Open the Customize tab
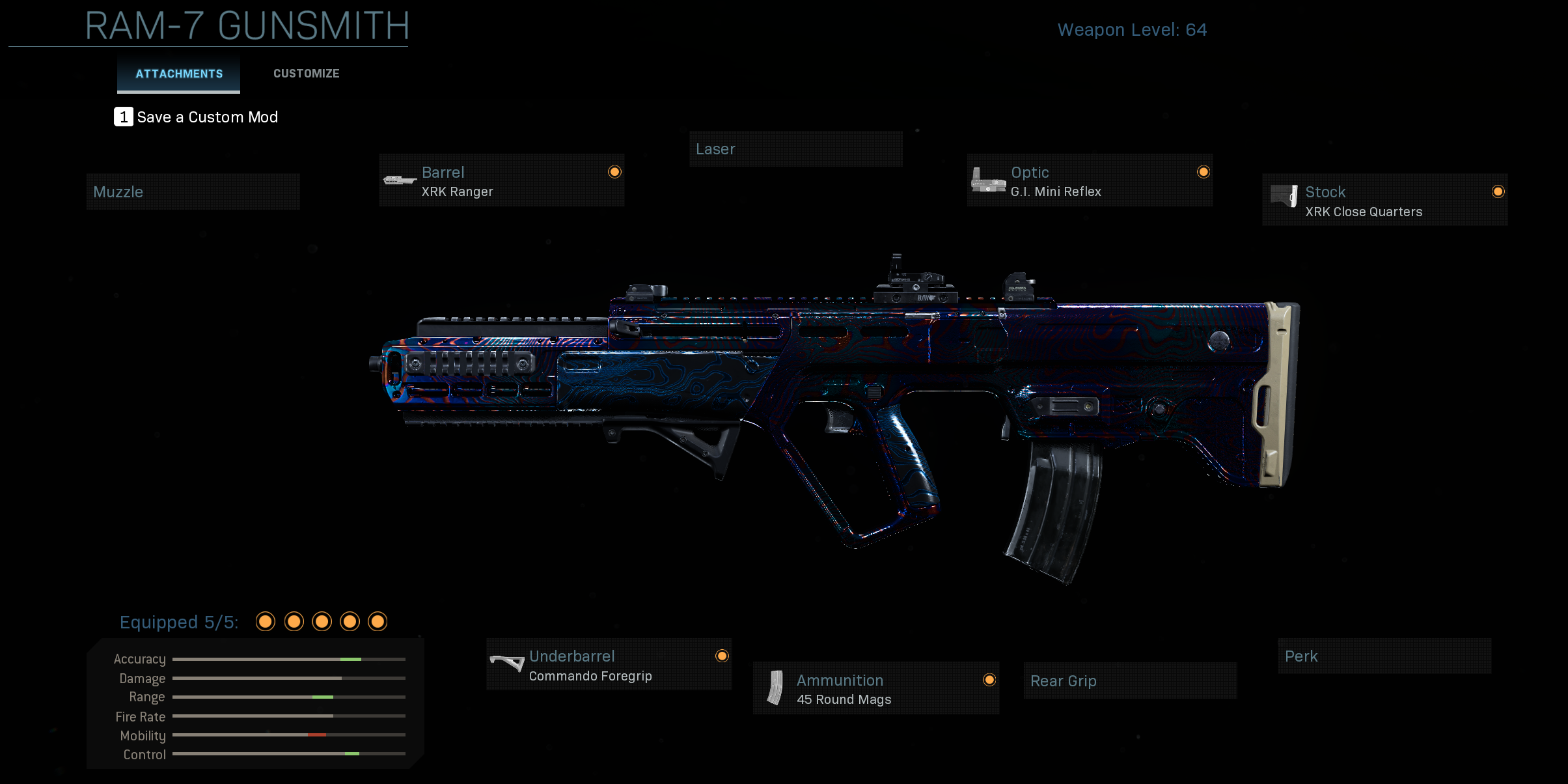The image size is (1568, 784). click(306, 74)
